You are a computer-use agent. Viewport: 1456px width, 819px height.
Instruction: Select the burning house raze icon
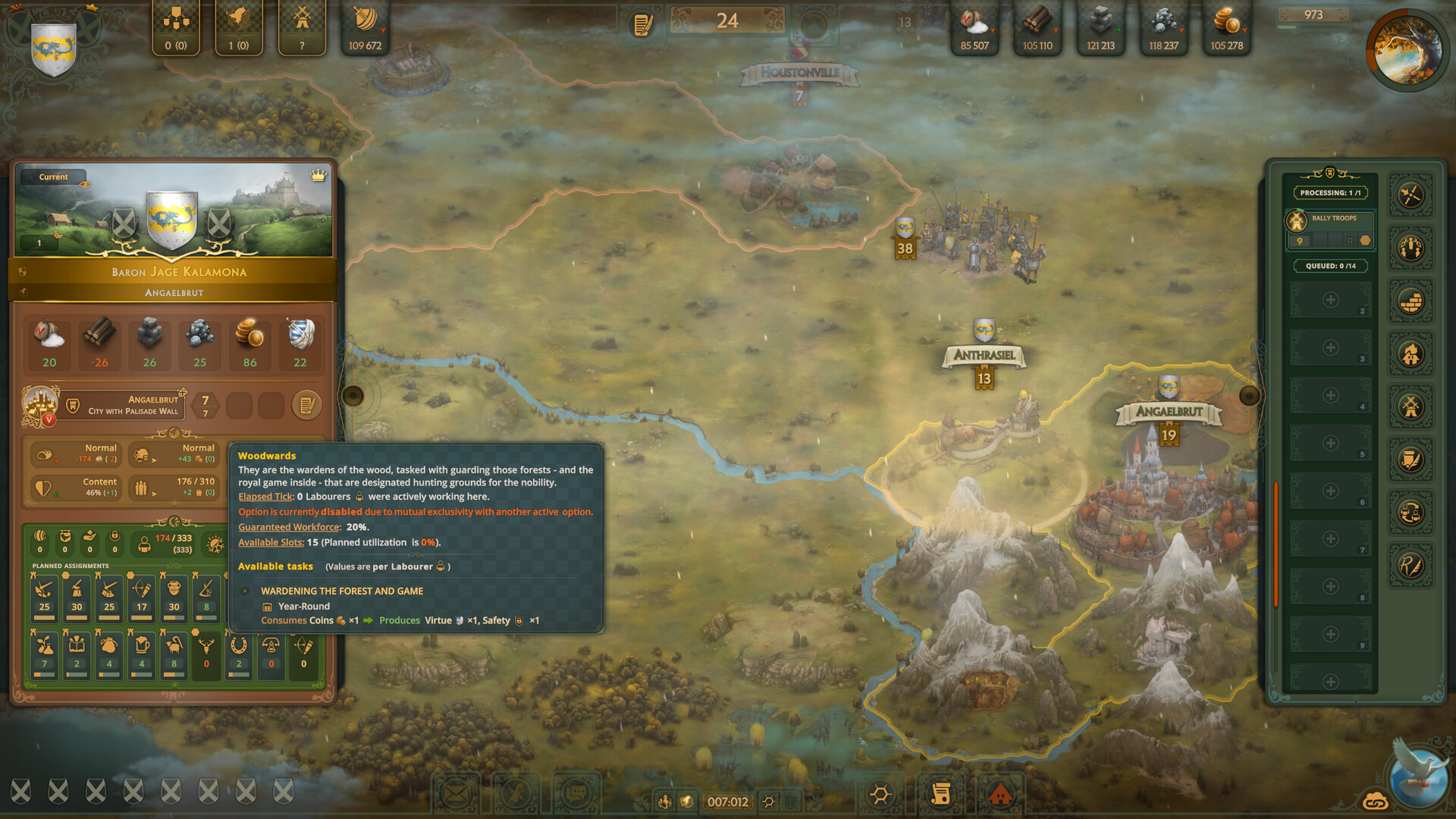(1410, 353)
